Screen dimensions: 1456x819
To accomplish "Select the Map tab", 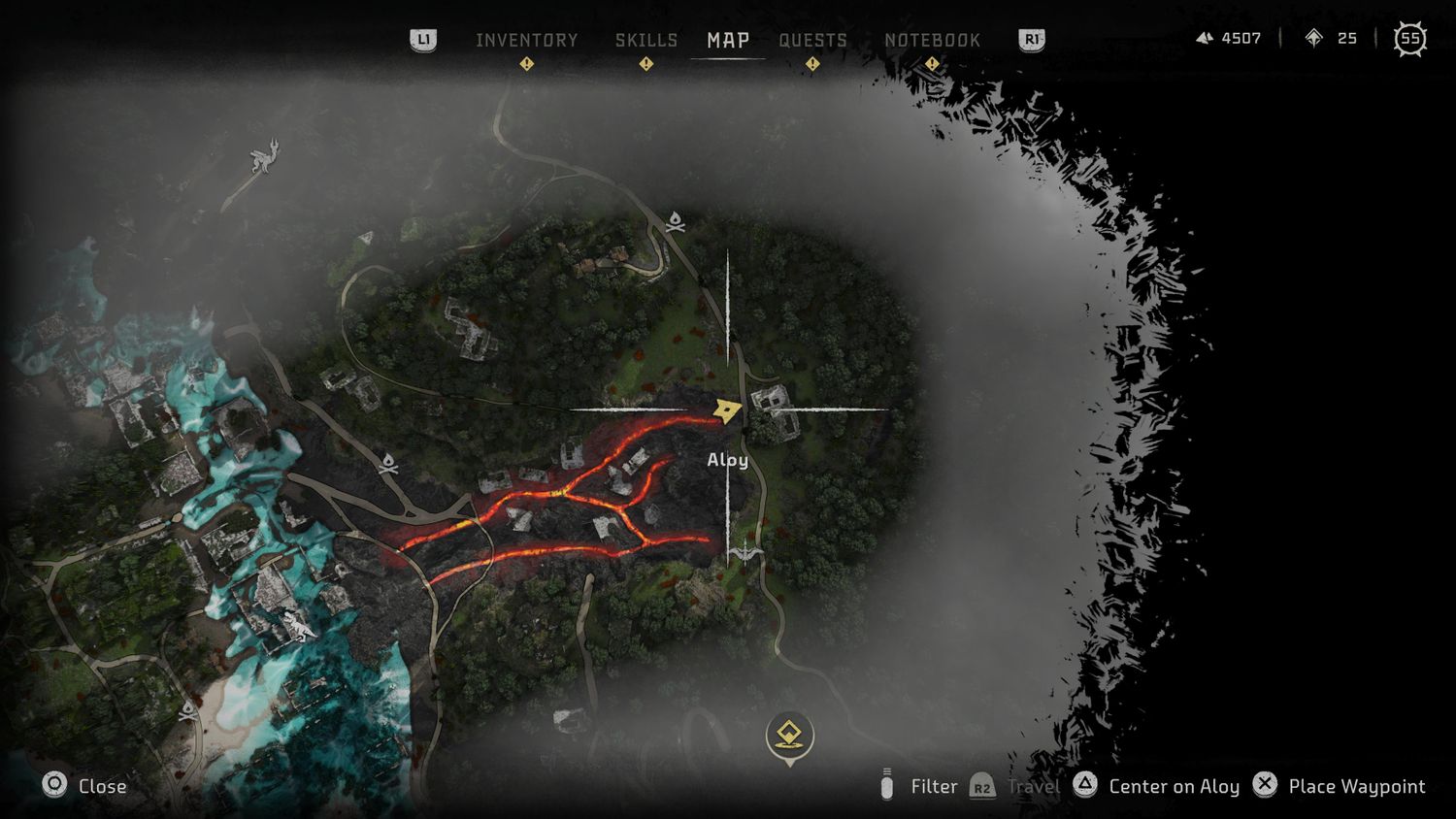I will click(728, 40).
